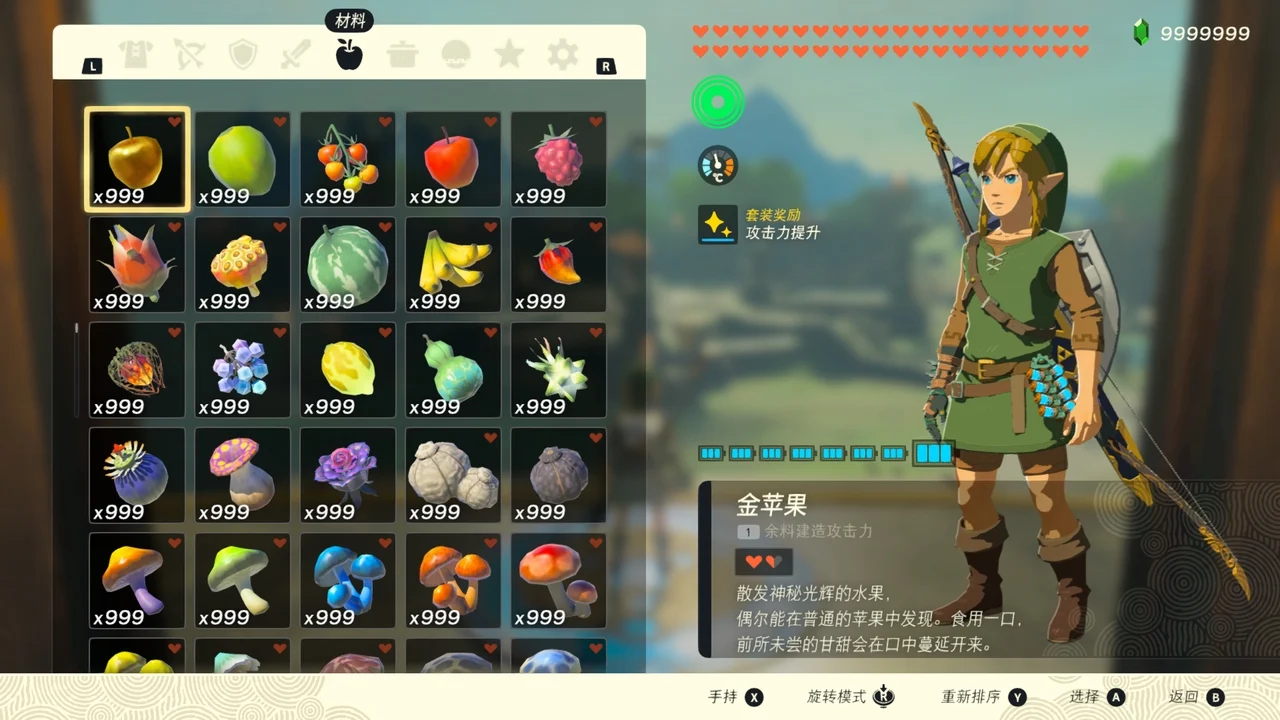Select the yellow lemon-shaped fruit
The height and width of the screenshot is (720, 1280).
tap(348, 370)
